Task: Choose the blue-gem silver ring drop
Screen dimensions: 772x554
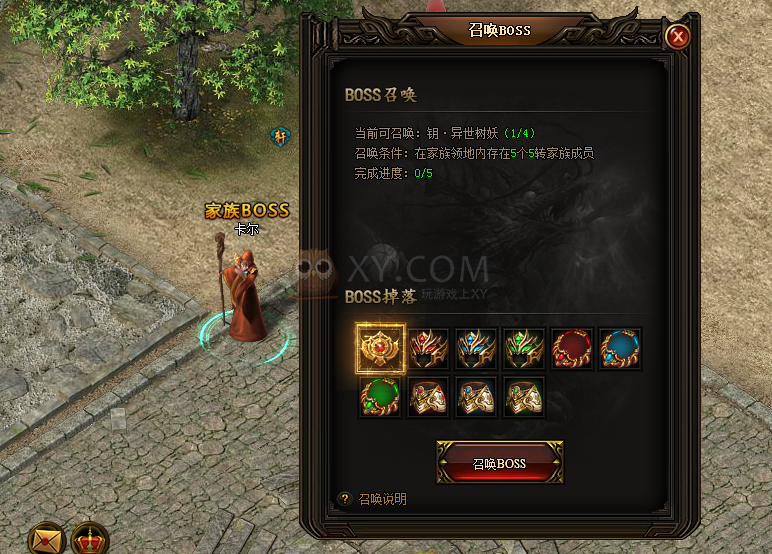Action: click(x=476, y=396)
